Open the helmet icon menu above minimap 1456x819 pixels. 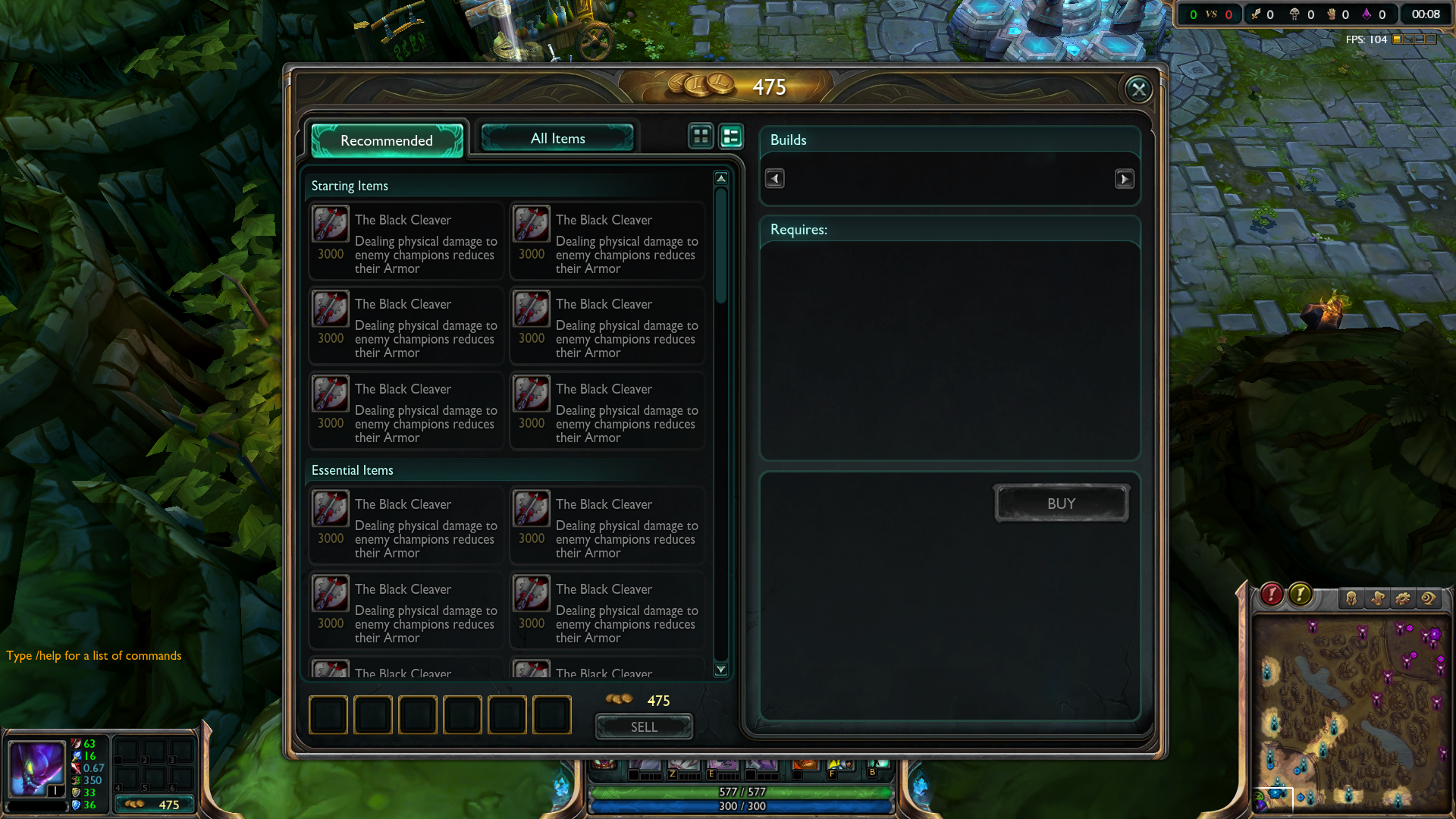(1351, 599)
